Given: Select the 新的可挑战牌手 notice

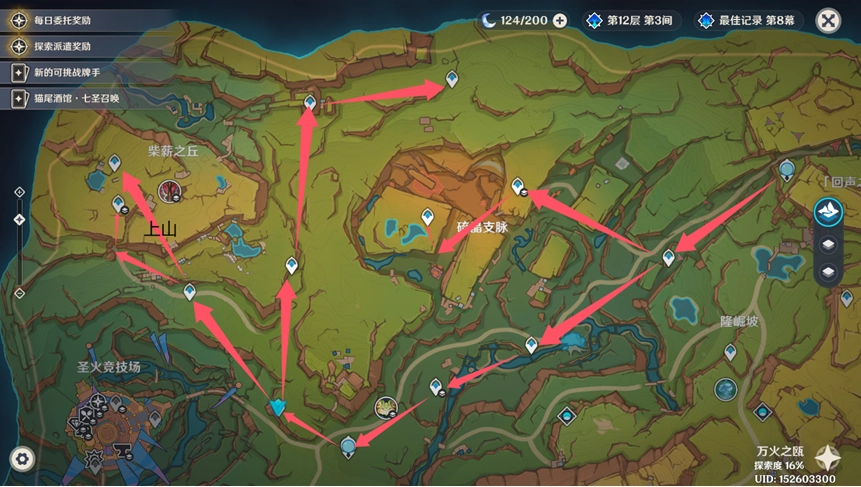Looking at the screenshot, I should (60, 73).
